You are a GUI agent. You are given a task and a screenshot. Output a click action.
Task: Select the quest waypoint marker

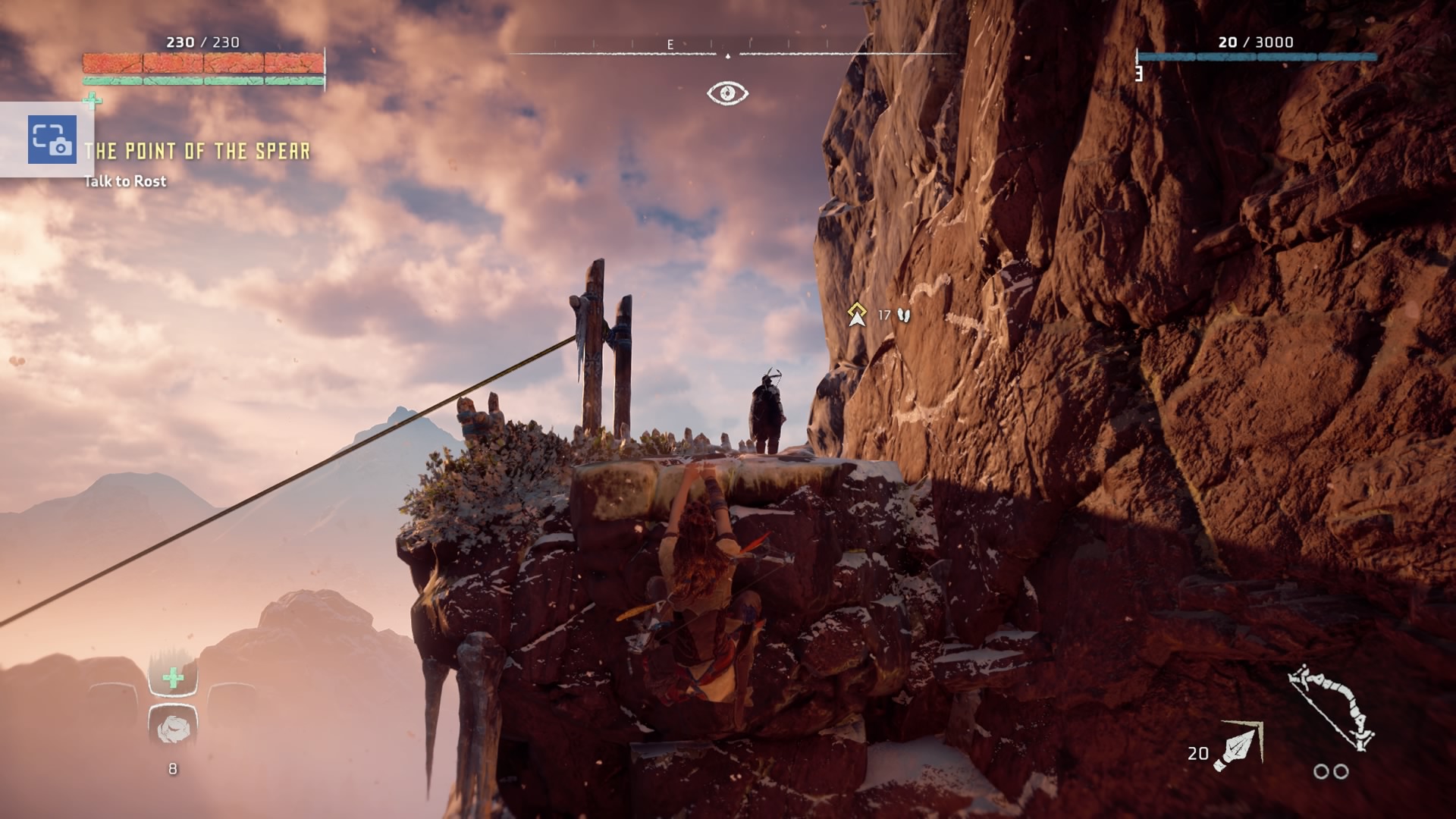(x=857, y=314)
